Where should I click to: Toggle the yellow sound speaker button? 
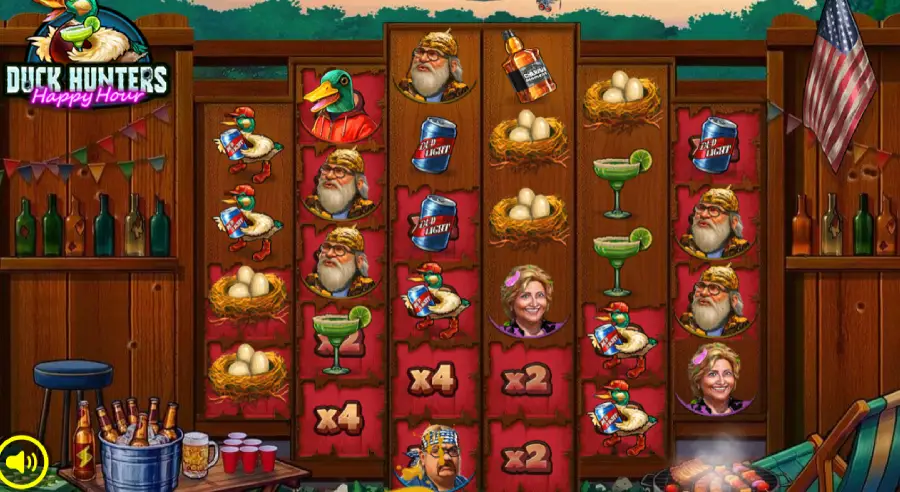[x=24, y=461]
